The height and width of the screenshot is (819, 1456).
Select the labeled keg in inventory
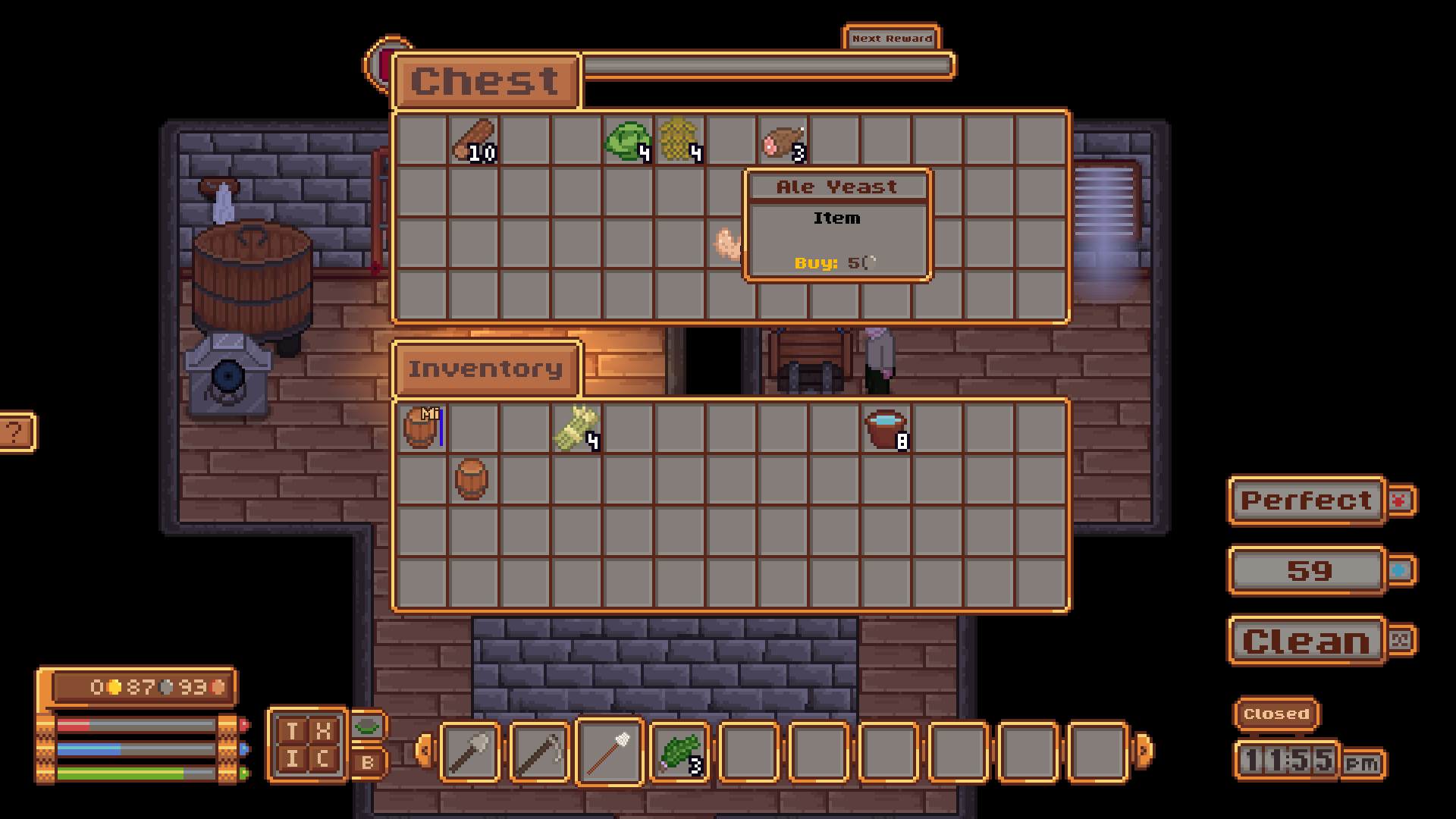[422, 428]
